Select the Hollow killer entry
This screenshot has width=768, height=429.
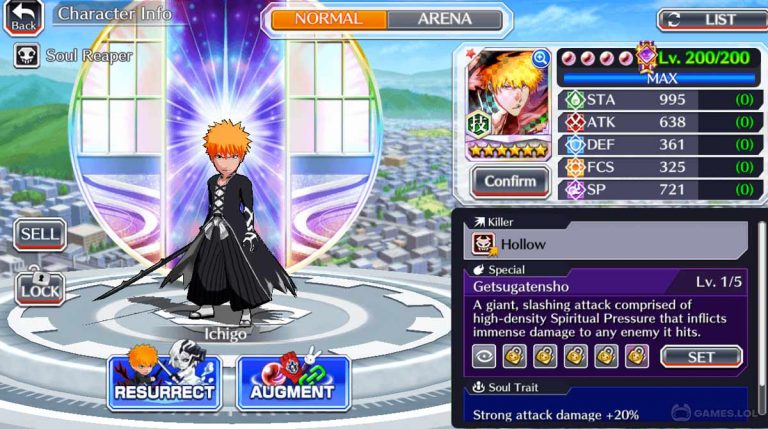[605, 243]
